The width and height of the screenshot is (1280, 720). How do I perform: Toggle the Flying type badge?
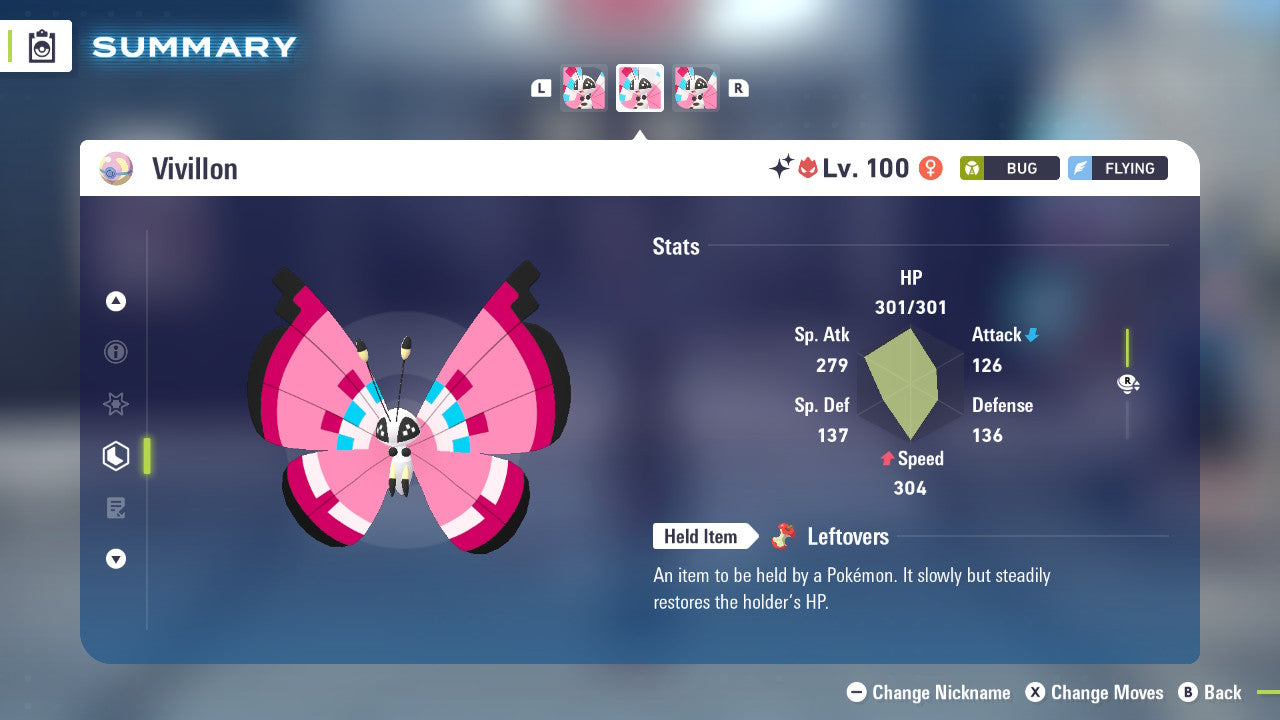(1117, 168)
